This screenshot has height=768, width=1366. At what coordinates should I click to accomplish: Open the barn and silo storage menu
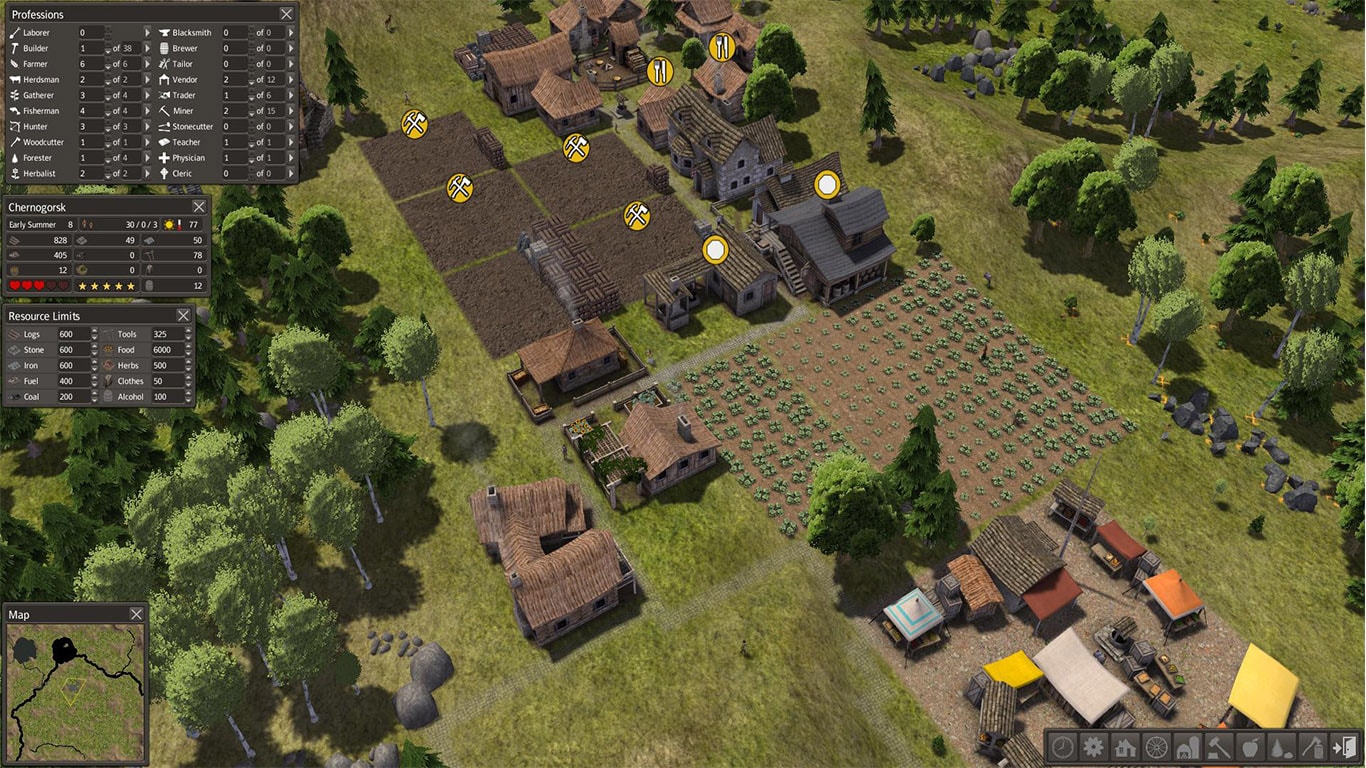(x=1188, y=746)
